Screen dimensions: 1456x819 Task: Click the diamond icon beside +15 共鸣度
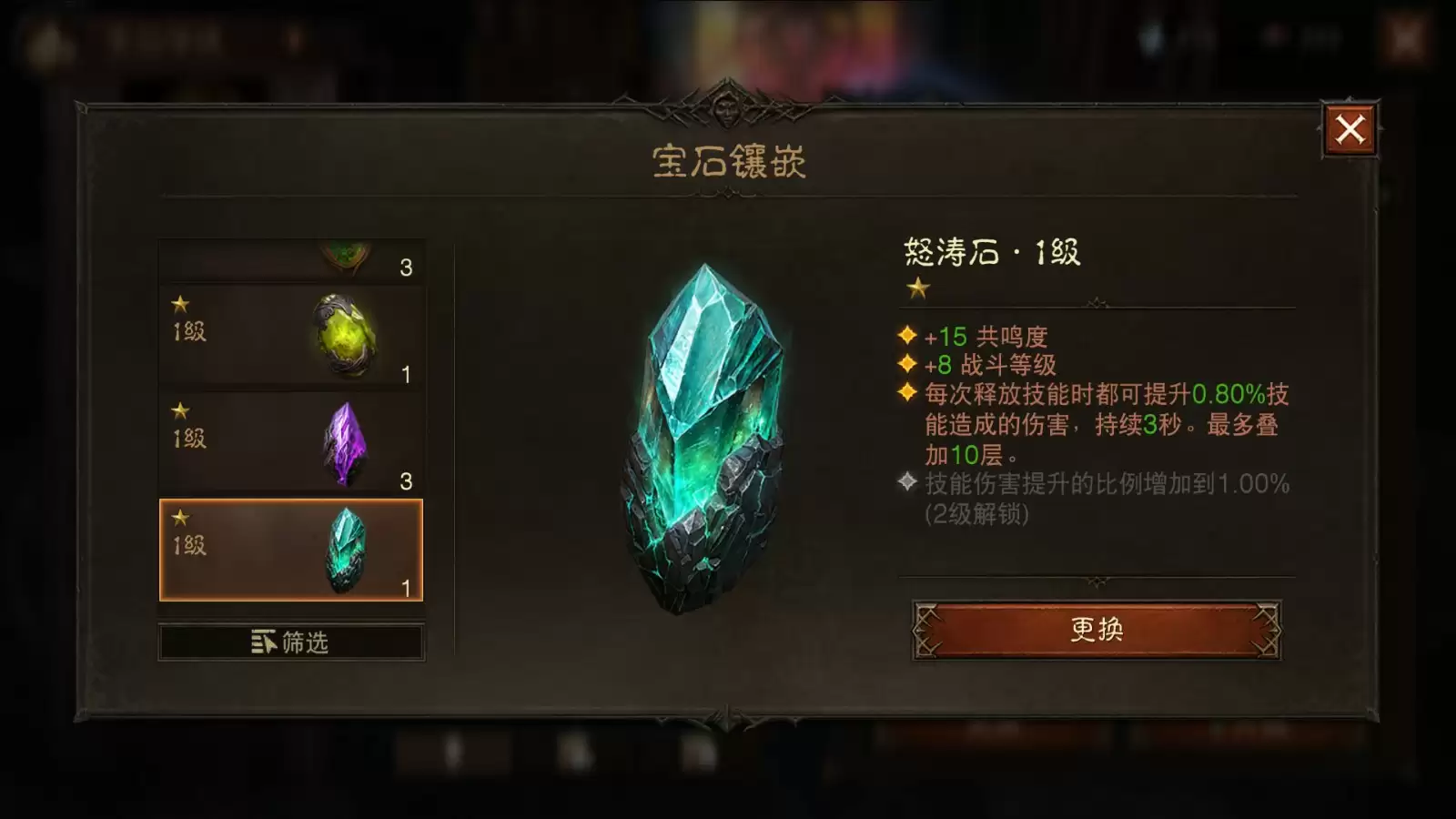coord(905,336)
